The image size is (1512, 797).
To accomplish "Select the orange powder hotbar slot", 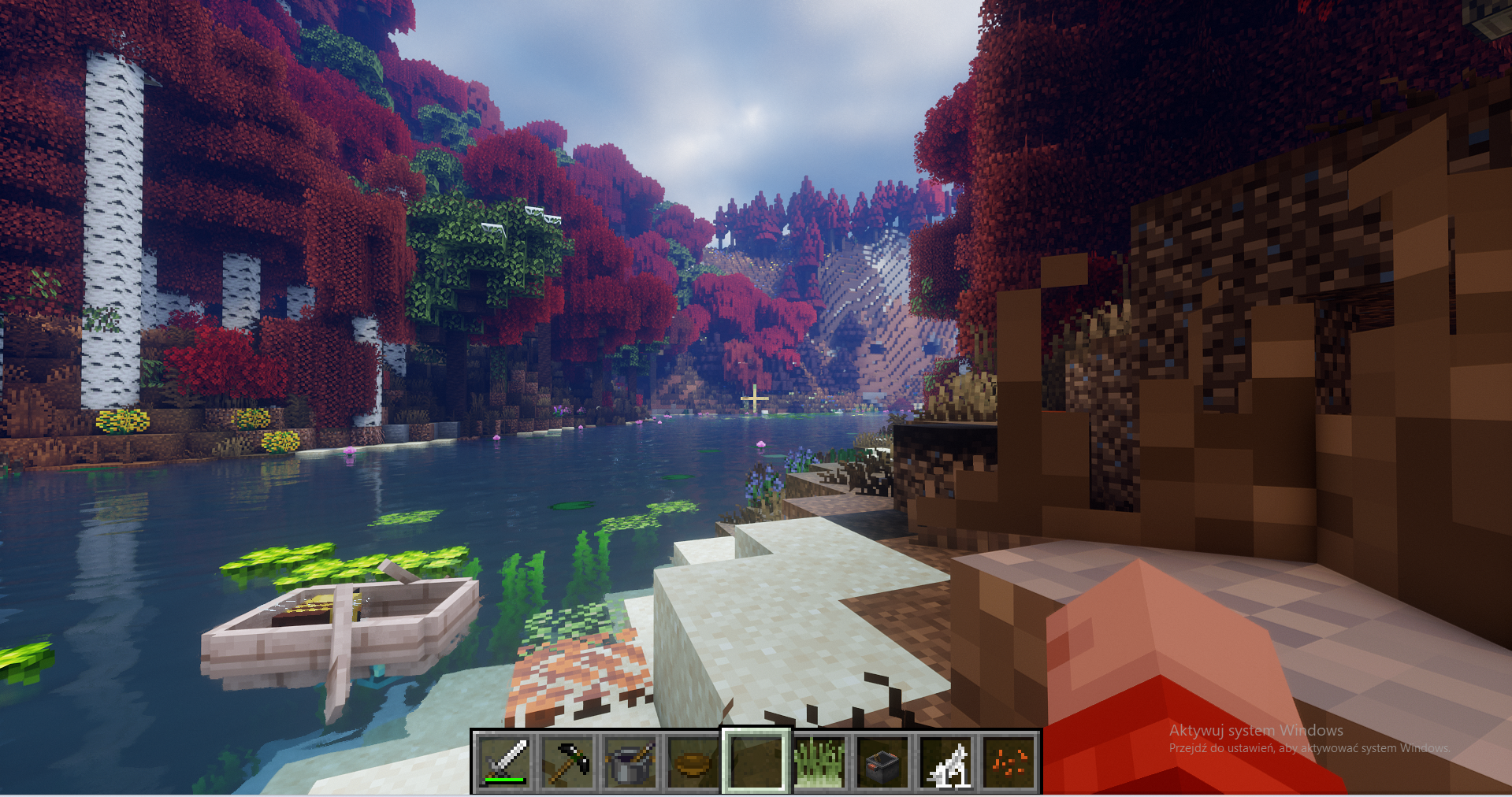I will (x=1009, y=762).
